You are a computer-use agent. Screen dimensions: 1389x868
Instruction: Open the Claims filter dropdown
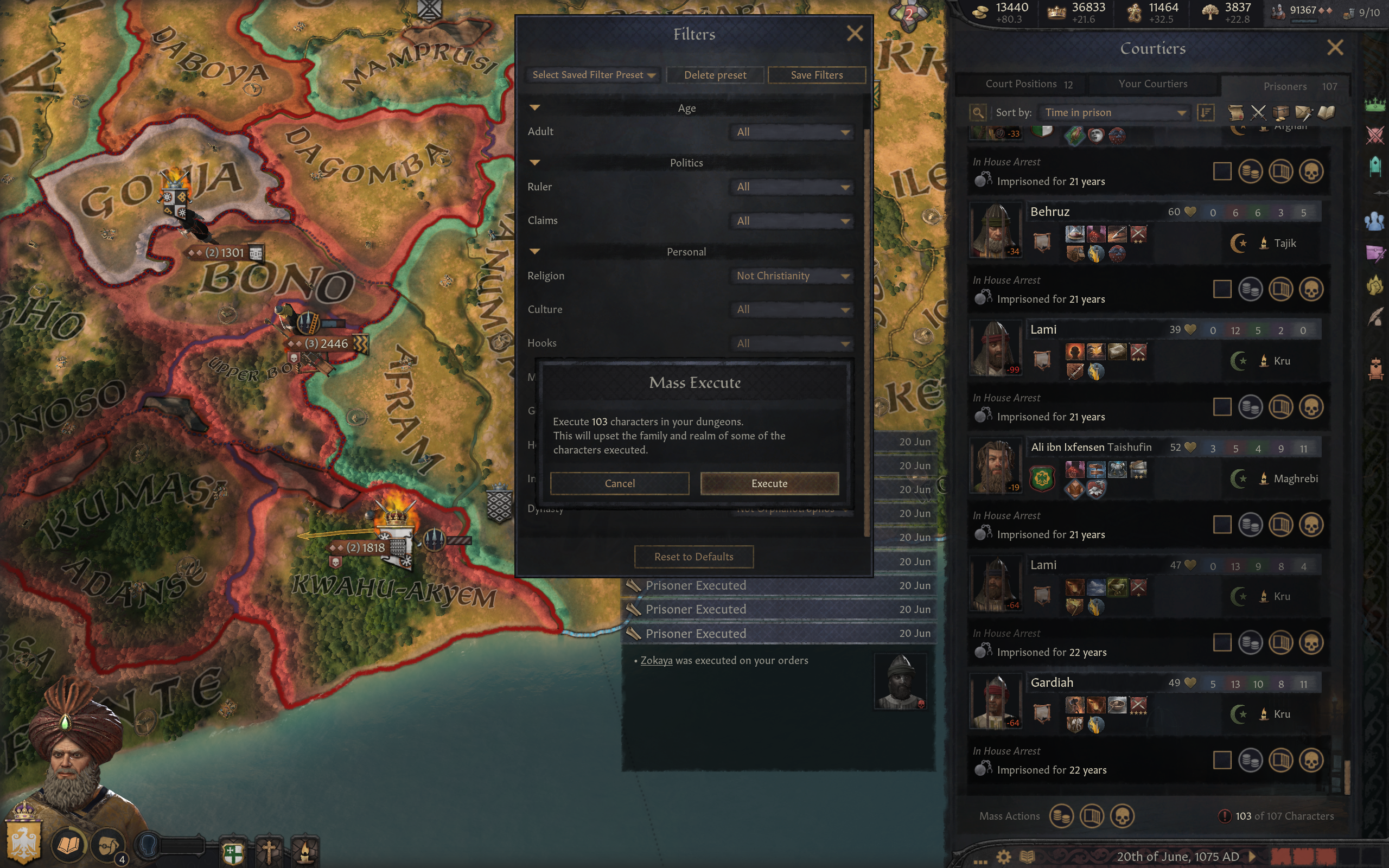[x=792, y=221]
